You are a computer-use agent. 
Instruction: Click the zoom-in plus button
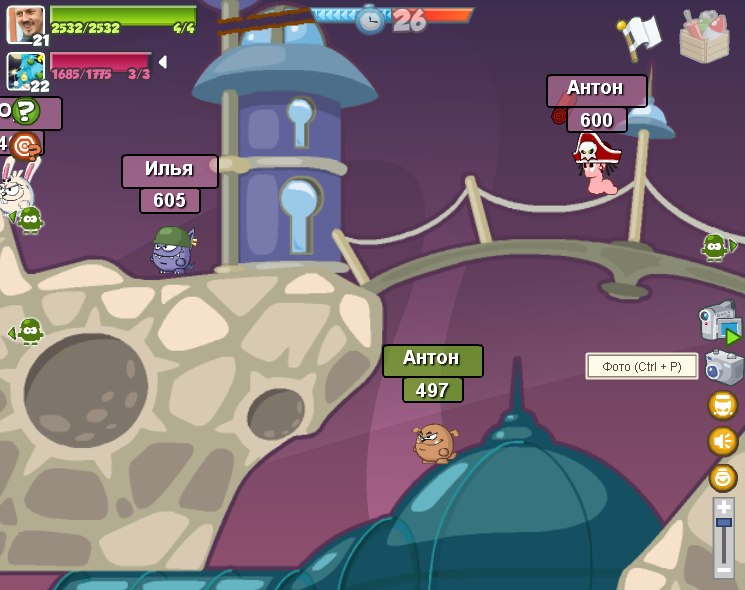(x=724, y=507)
